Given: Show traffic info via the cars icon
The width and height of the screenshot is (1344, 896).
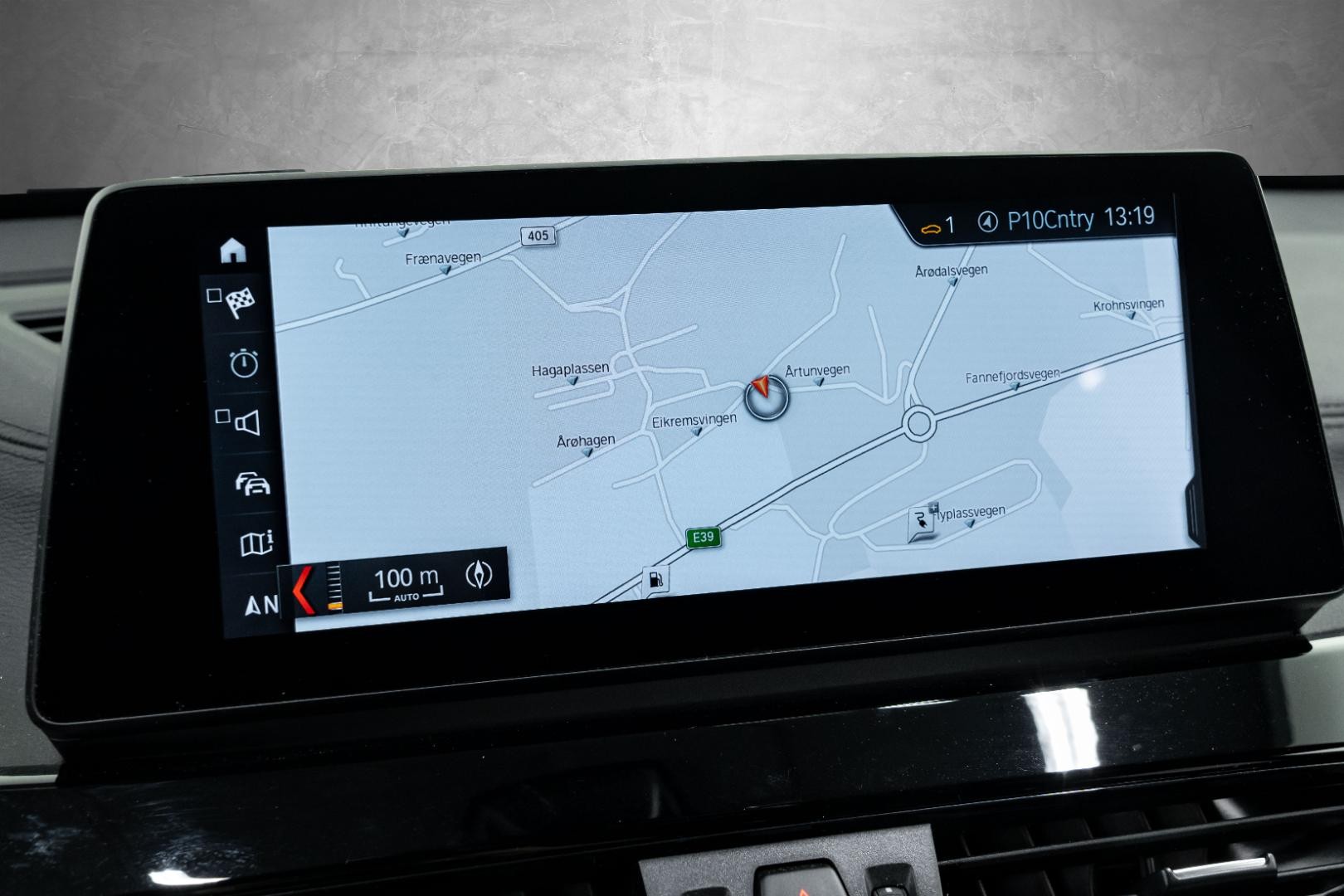Looking at the screenshot, I should coord(253,484).
